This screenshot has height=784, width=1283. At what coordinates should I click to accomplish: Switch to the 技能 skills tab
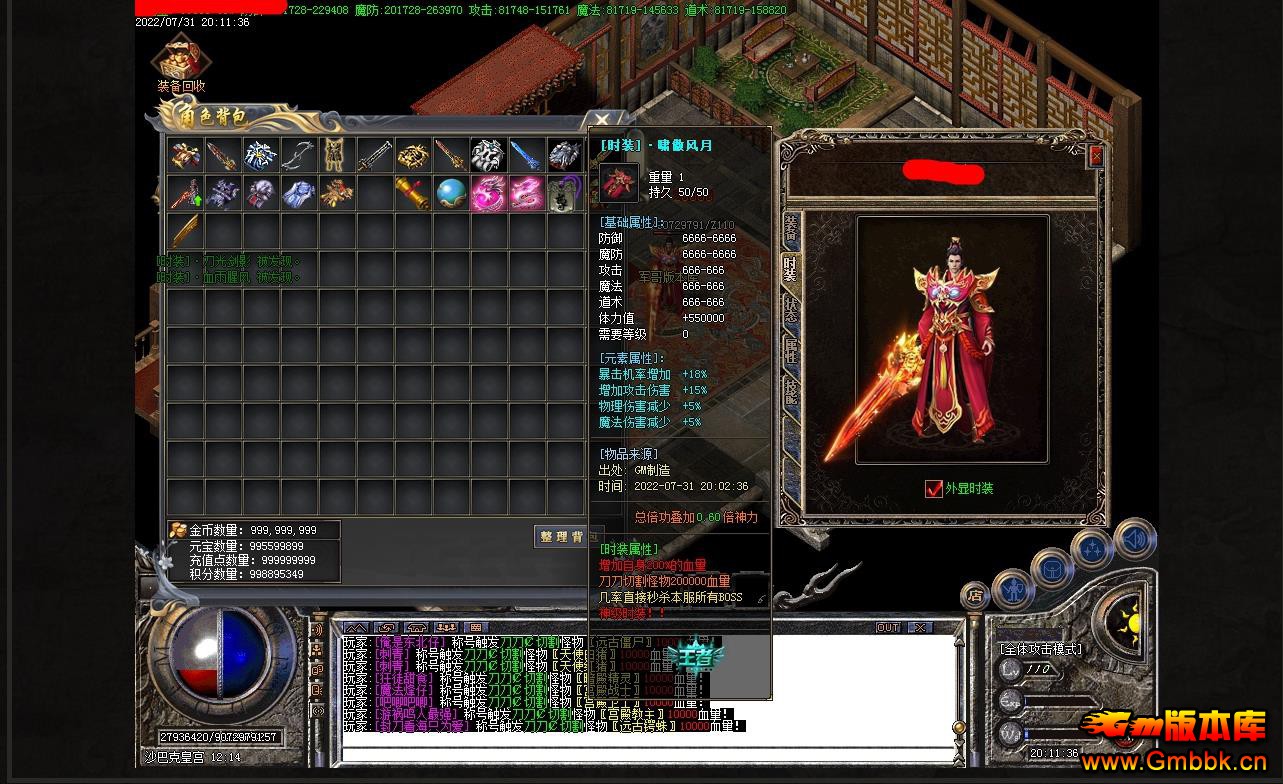[790, 390]
